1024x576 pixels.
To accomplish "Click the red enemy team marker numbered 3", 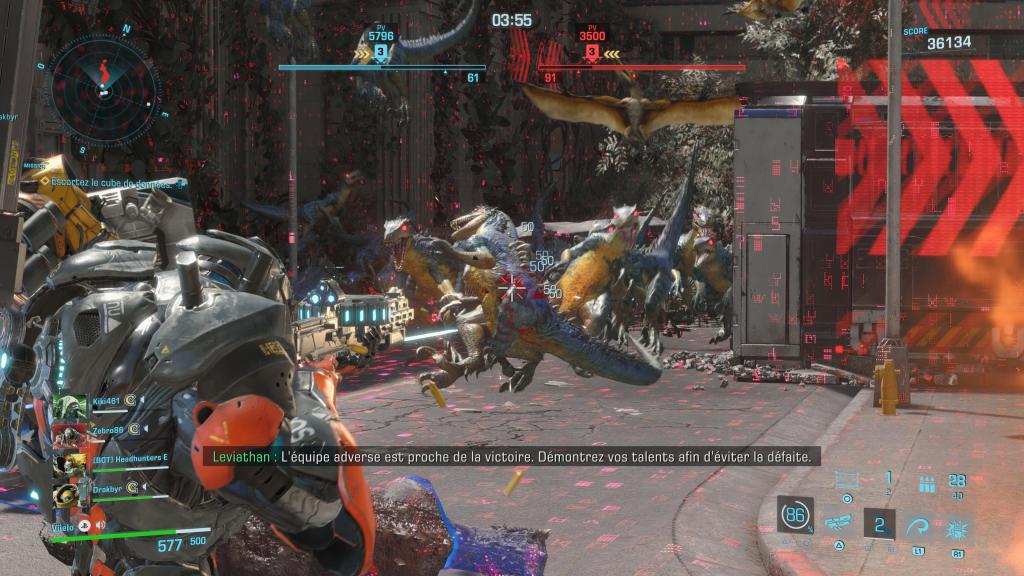I will [x=592, y=52].
